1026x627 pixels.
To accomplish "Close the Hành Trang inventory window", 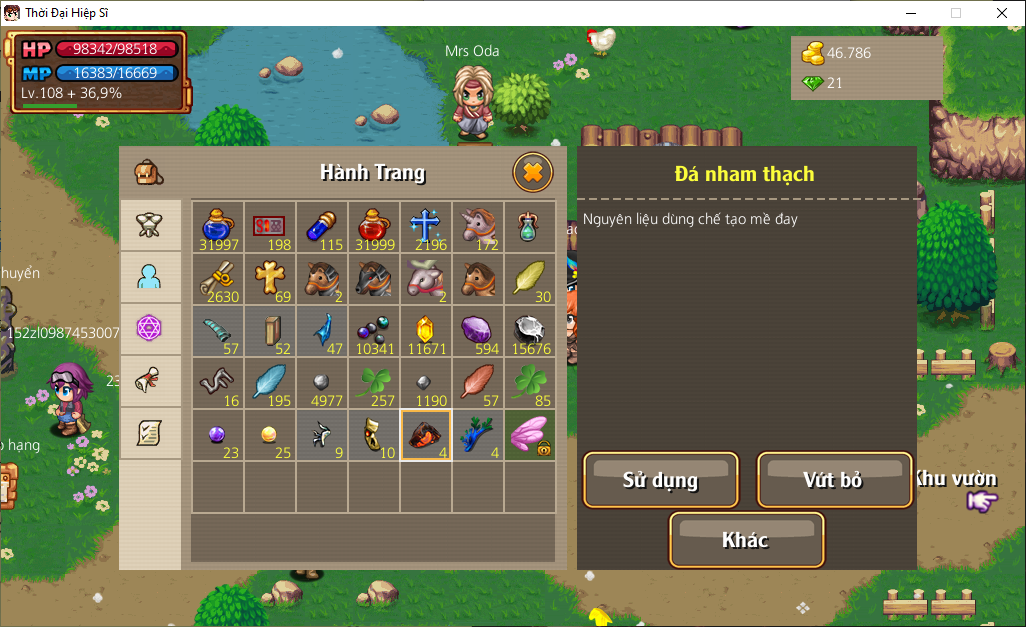I will click(x=533, y=173).
